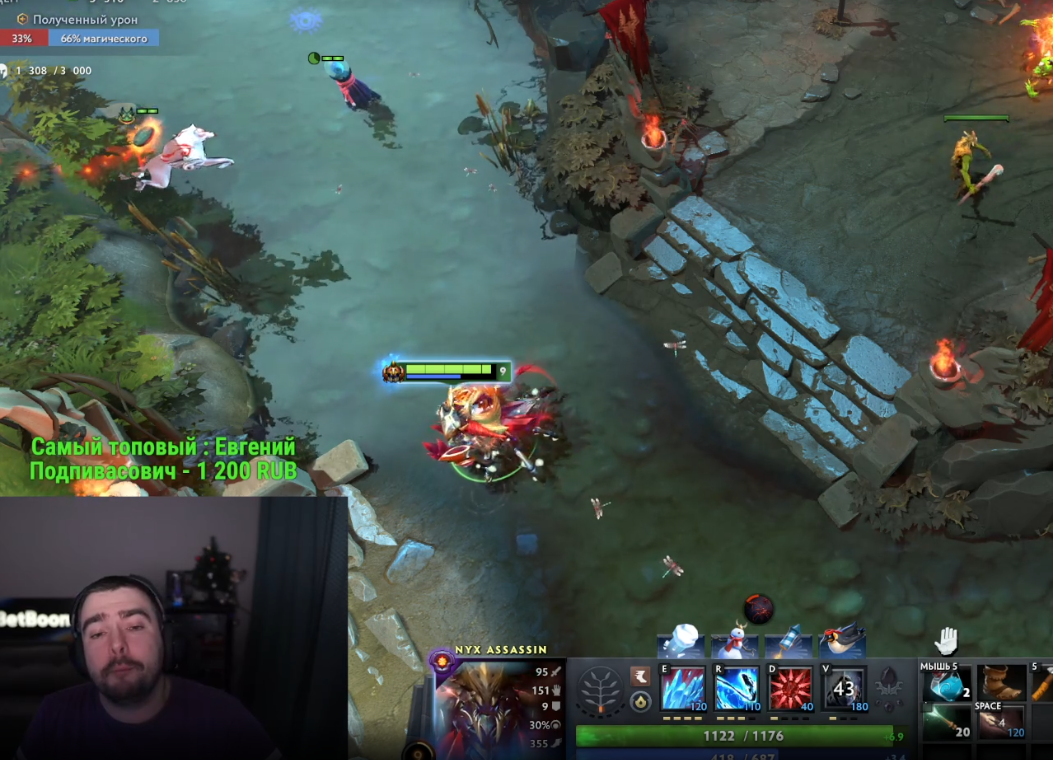The width and height of the screenshot is (1053, 760).
Task: Select the brown boots item slot
Action: [x=1001, y=684]
